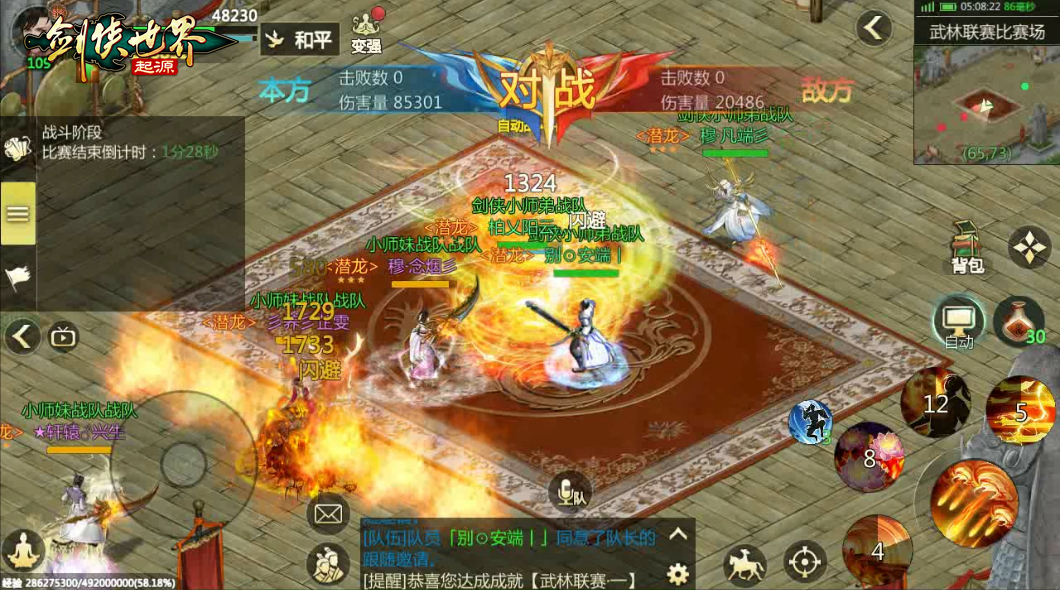
Task: Open the 背包 backpack
Action: (x=967, y=247)
